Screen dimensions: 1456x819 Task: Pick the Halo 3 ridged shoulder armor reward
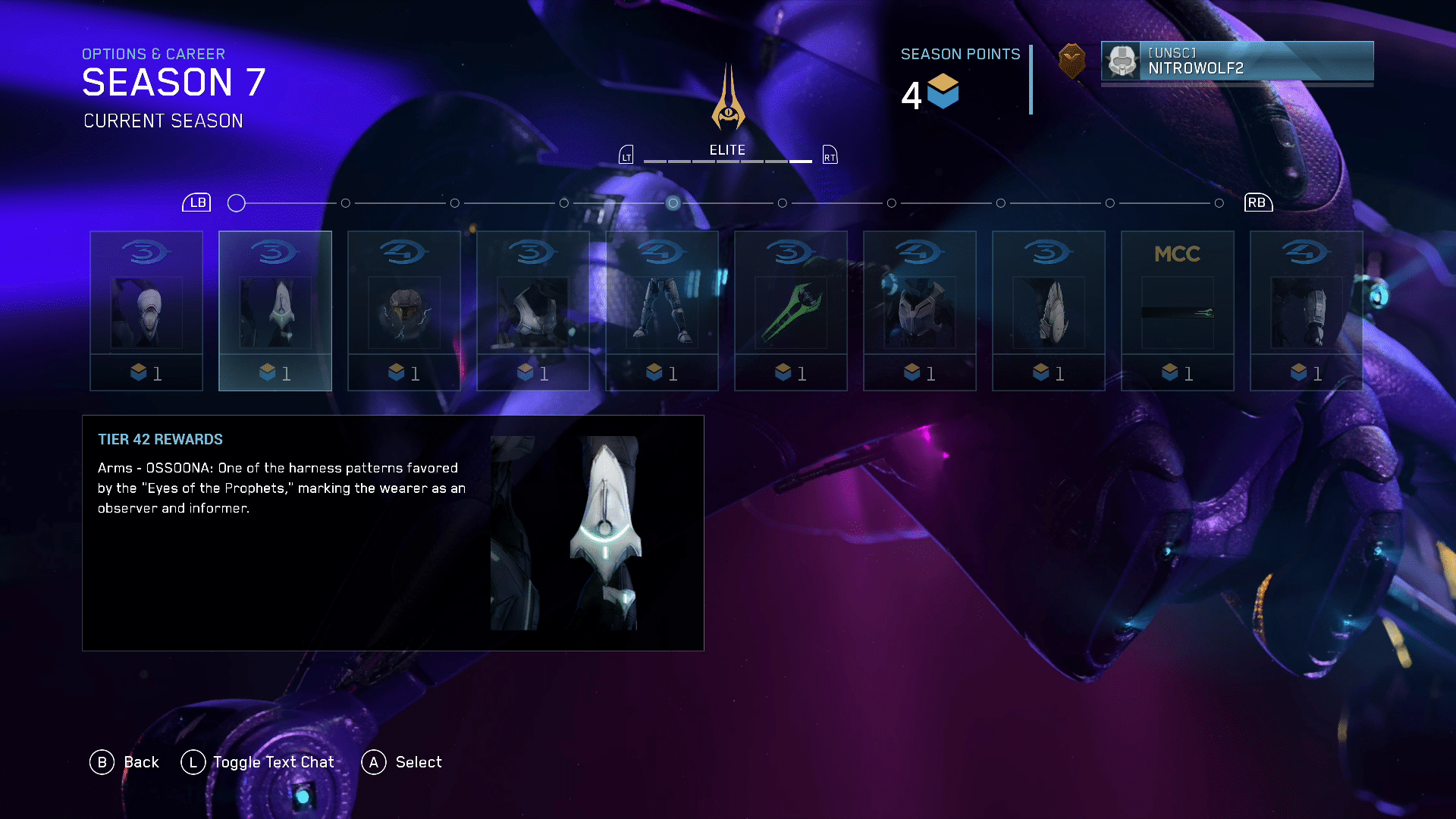coord(1049,310)
